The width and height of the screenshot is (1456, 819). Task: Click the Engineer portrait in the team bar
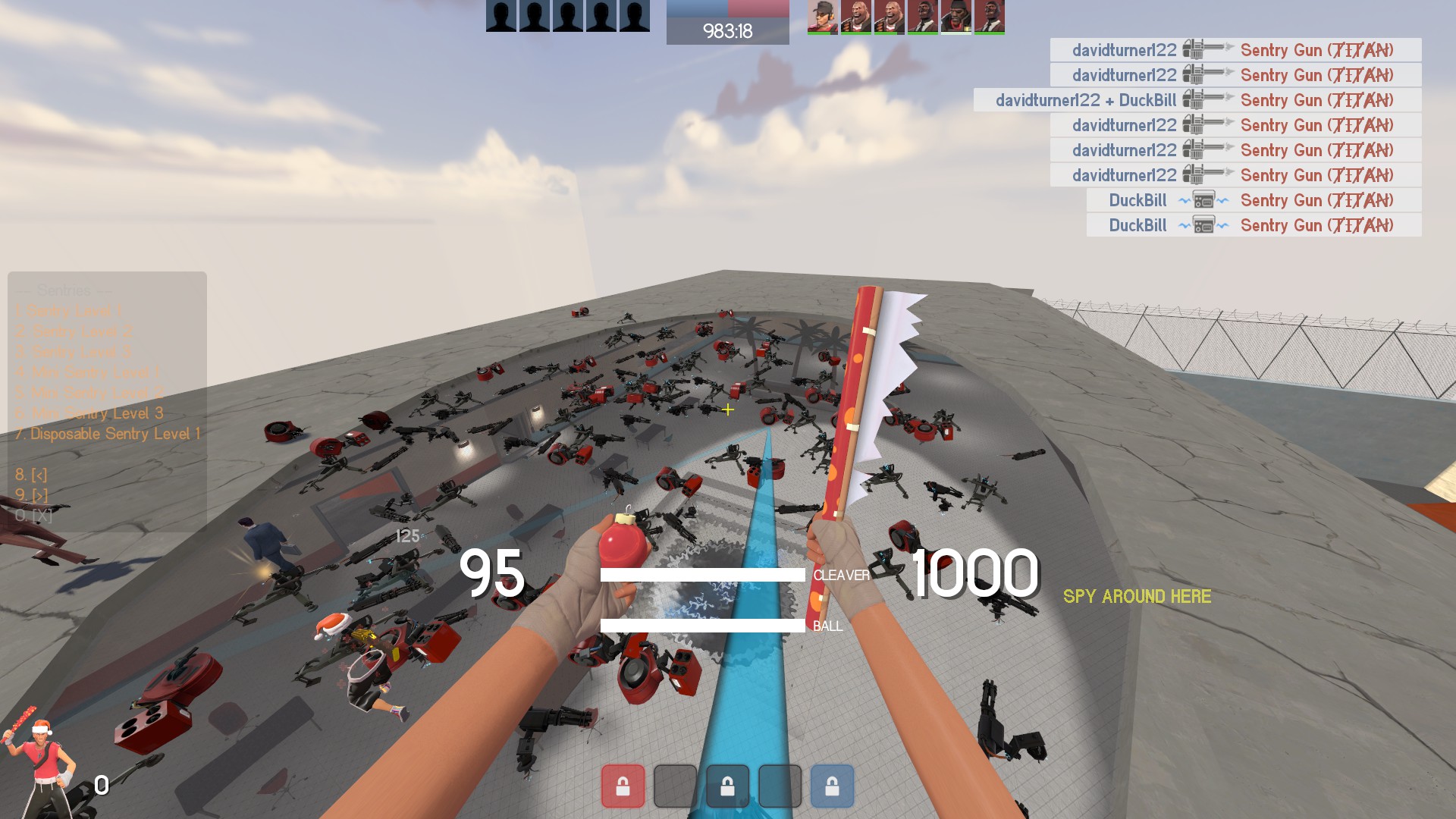822,17
